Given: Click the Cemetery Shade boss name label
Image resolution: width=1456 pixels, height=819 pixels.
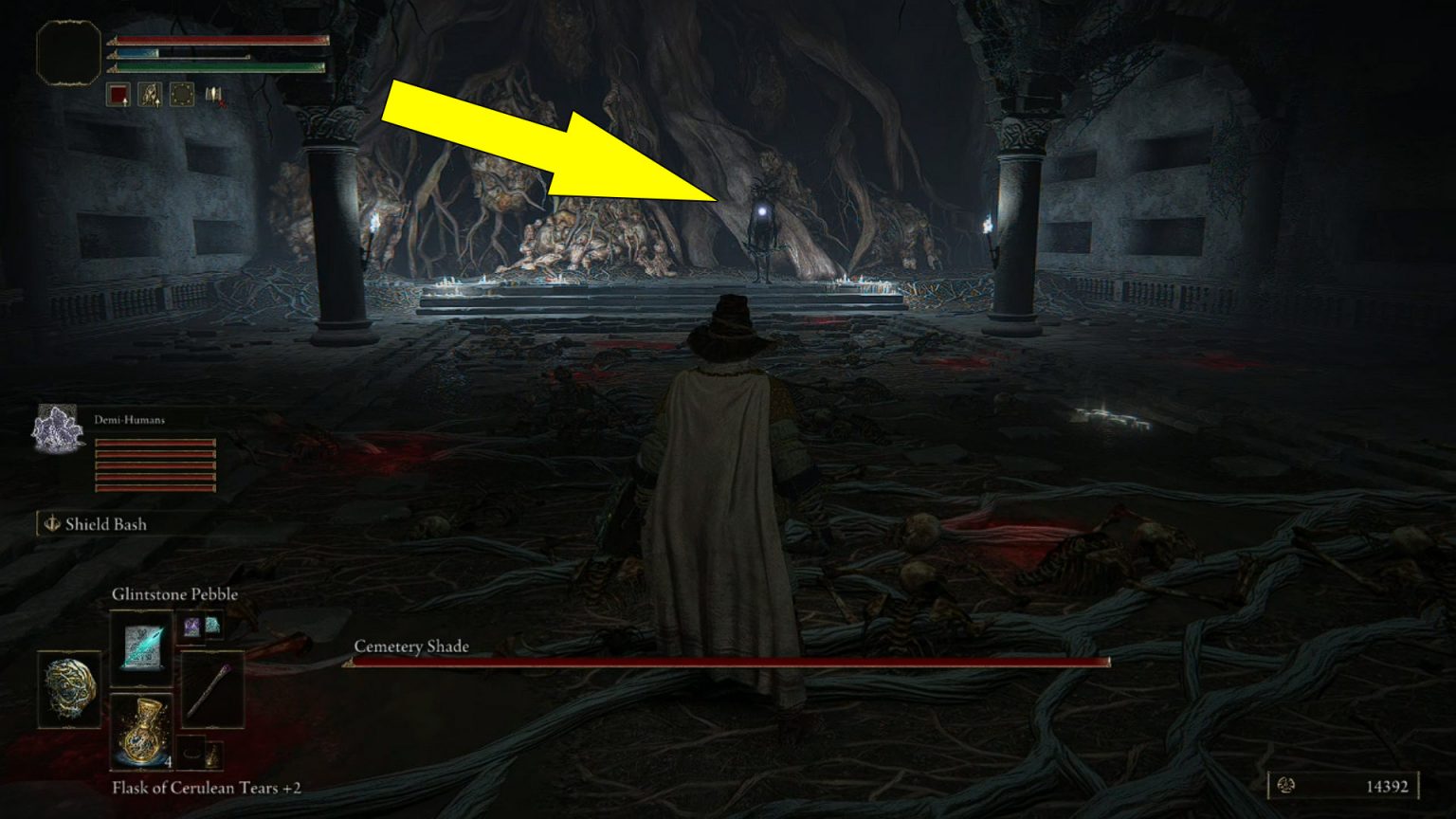Looking at the screenshot, I should tap(411, 646).
